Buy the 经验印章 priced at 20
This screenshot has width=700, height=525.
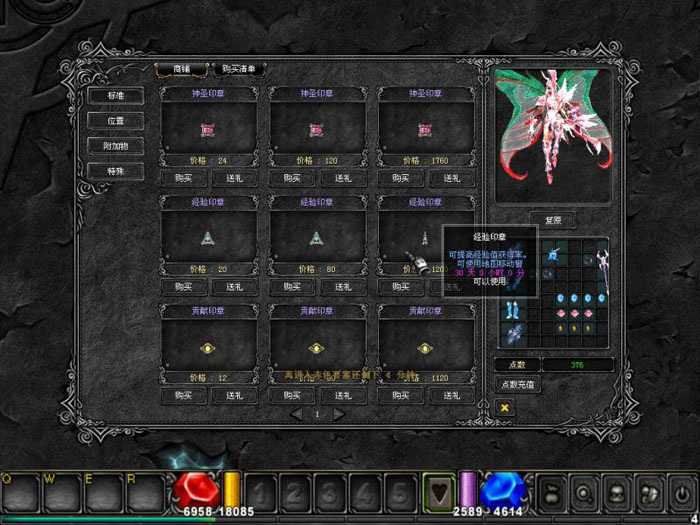pyautogui.click(x=183, y=286)
